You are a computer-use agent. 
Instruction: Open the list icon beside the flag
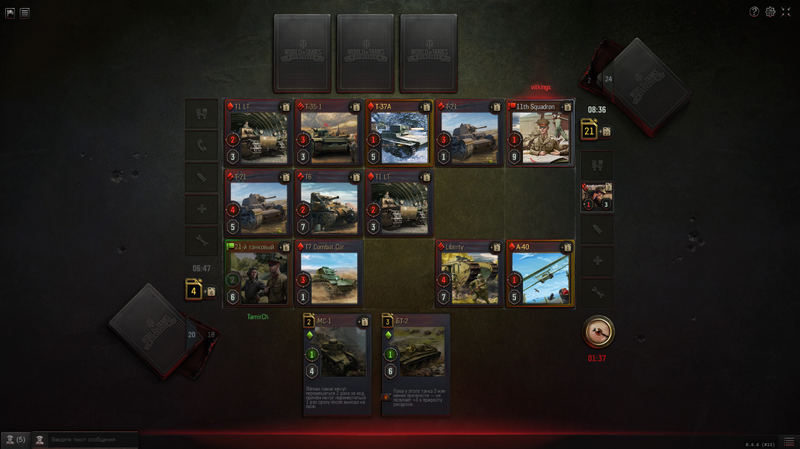25,13
